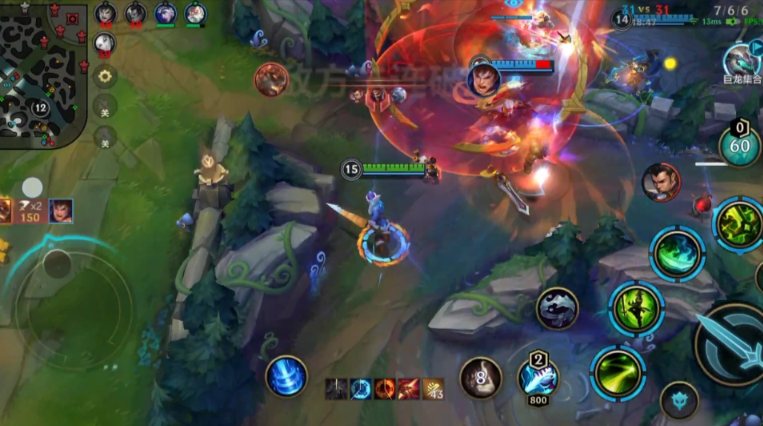Cast the green dash slash ability
The width and height of the screenshot is (763, 426).
[616, 373]
